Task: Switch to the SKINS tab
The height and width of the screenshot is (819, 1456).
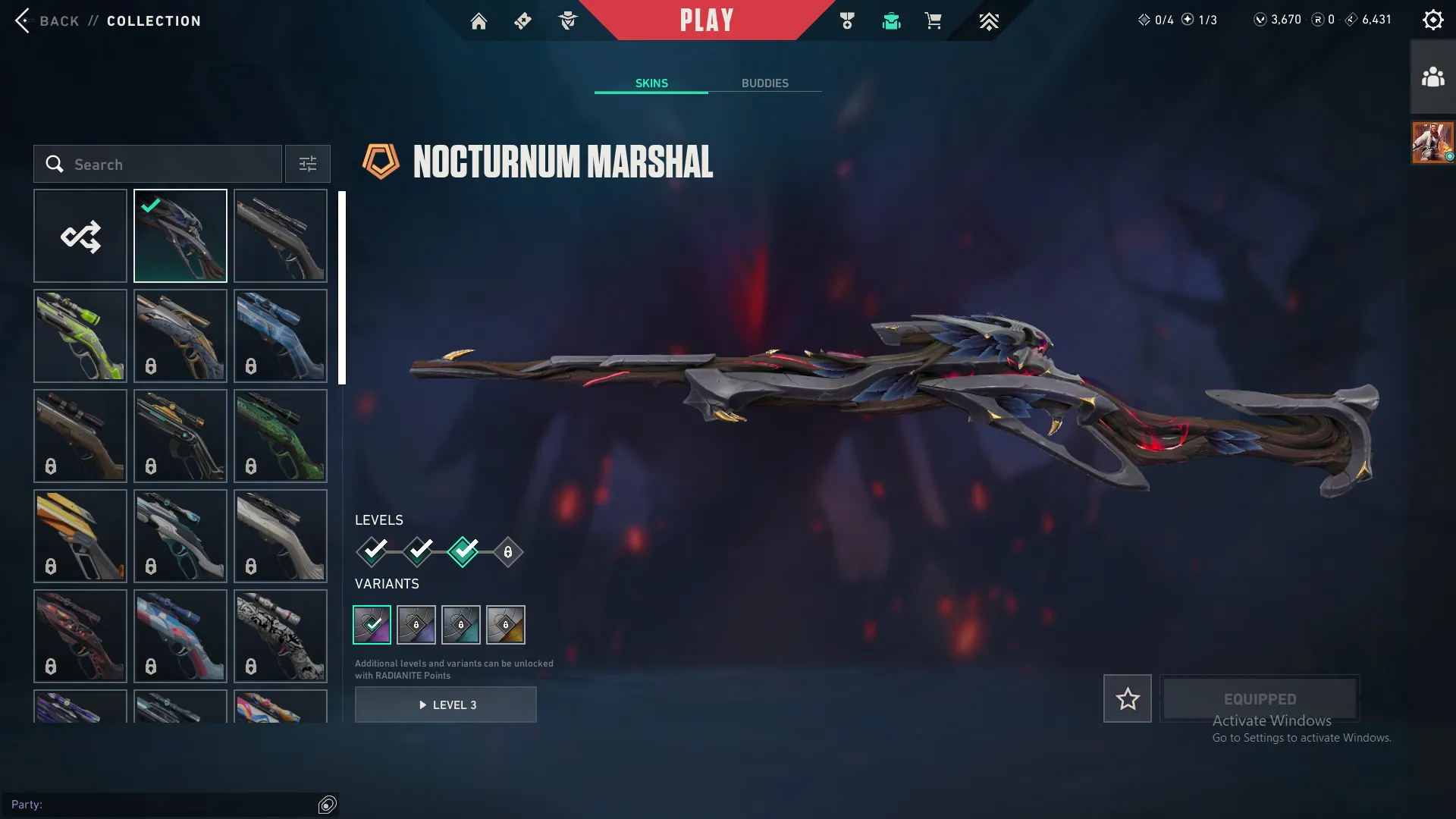Action: [651, 83]
